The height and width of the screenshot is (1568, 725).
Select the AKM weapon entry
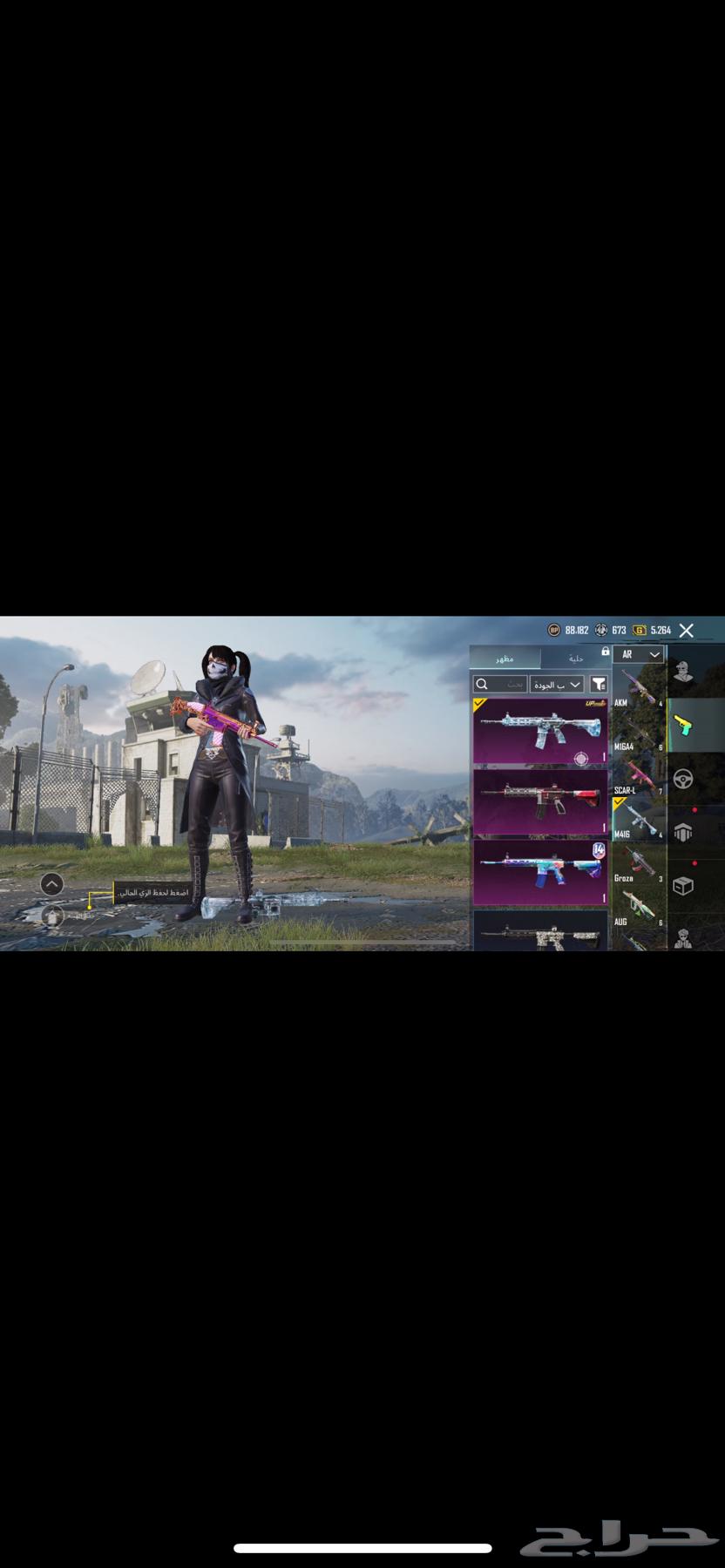(x=638, y=688)
